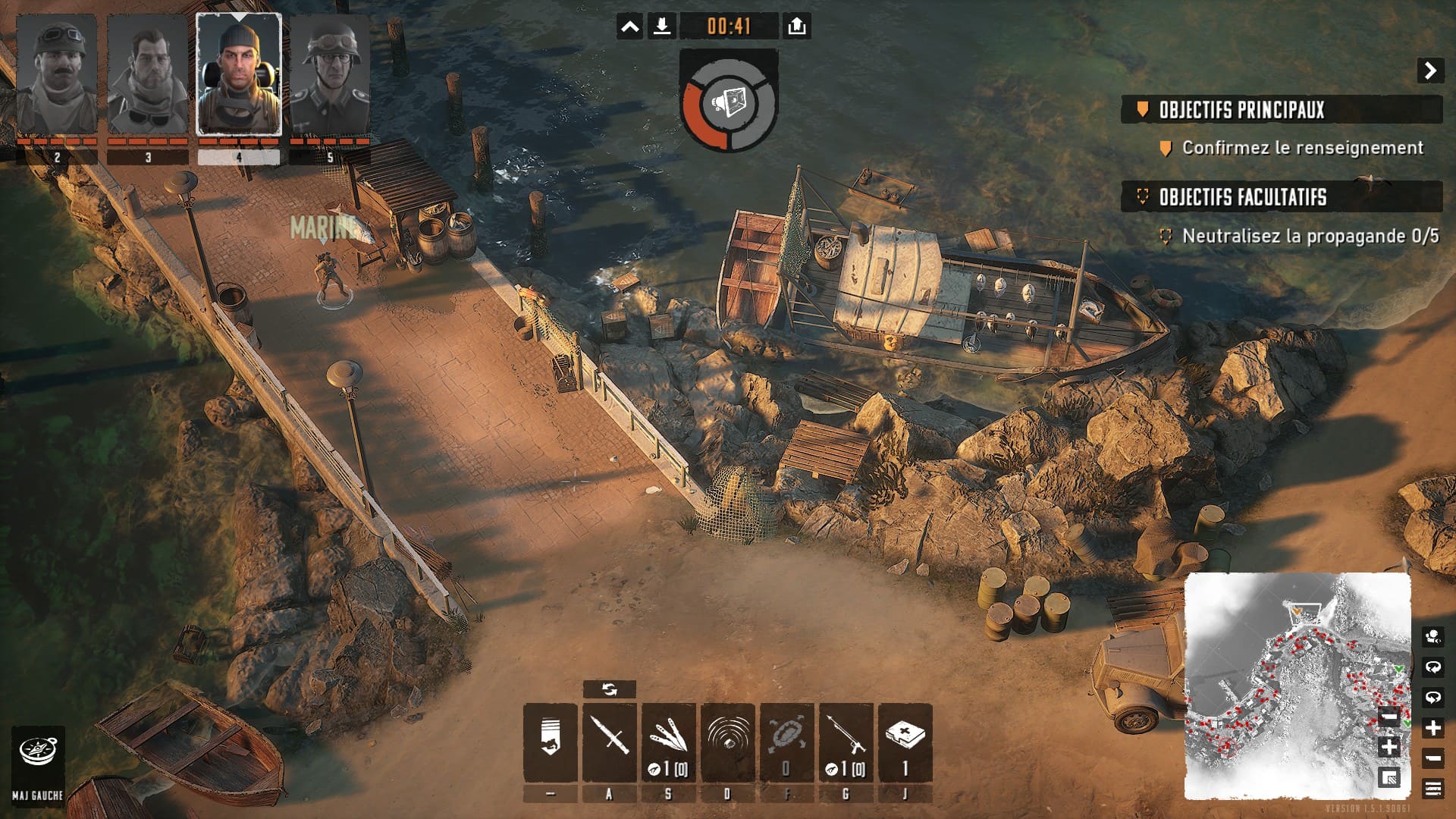Select the helmeted officer with glasses portrait

click(x=330, y=76)
